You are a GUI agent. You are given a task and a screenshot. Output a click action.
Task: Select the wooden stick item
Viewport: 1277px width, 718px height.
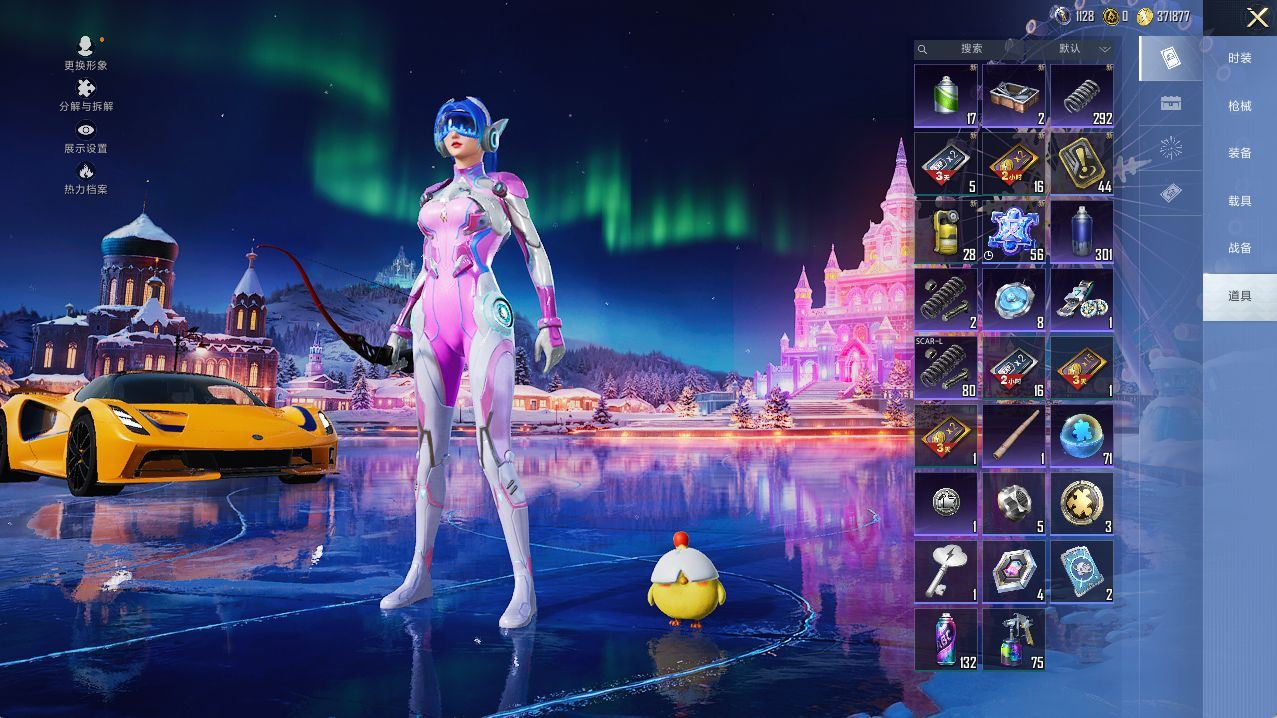point(1014,435)
